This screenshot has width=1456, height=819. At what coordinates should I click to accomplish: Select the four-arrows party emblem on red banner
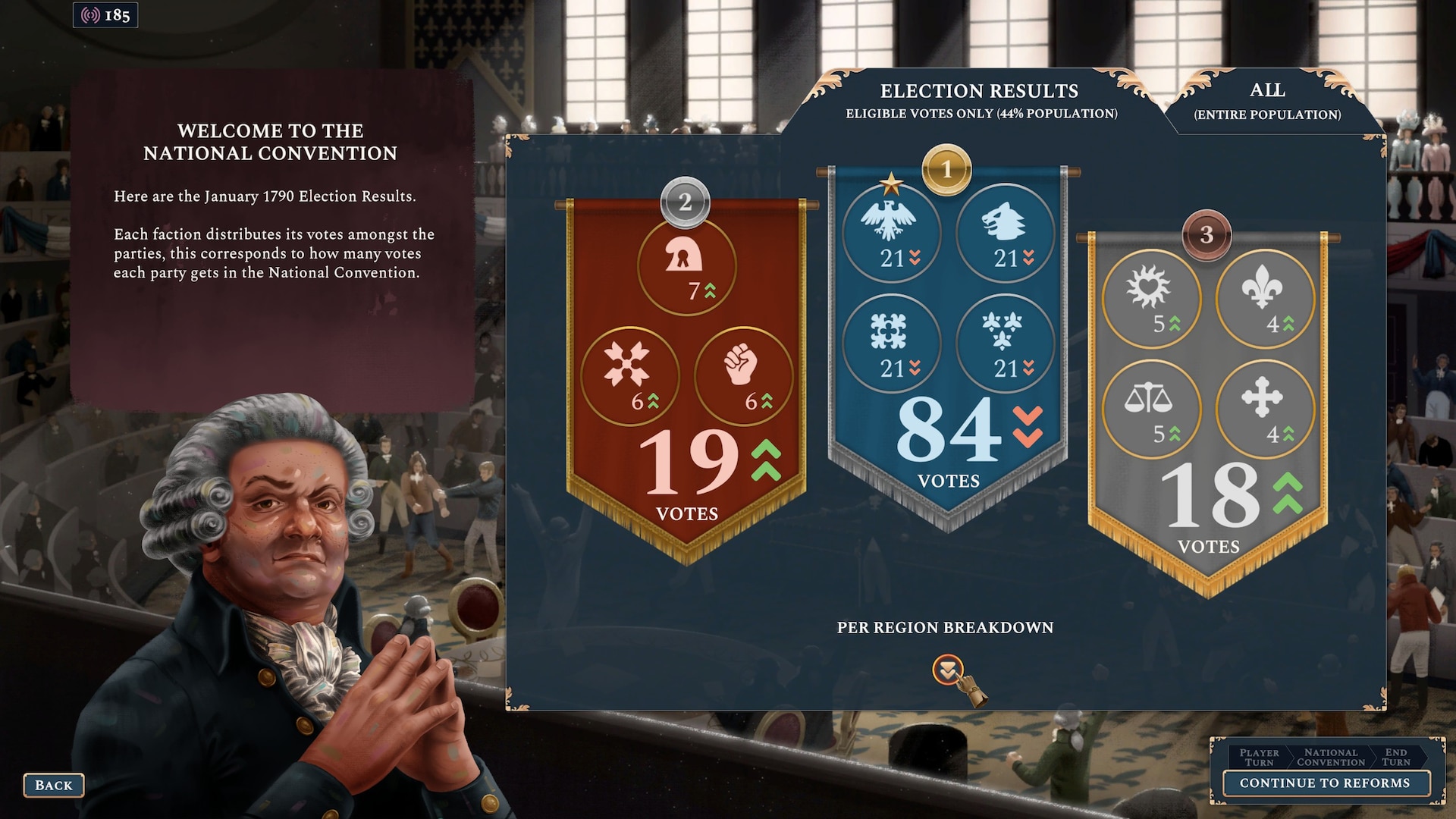(629, 376)
